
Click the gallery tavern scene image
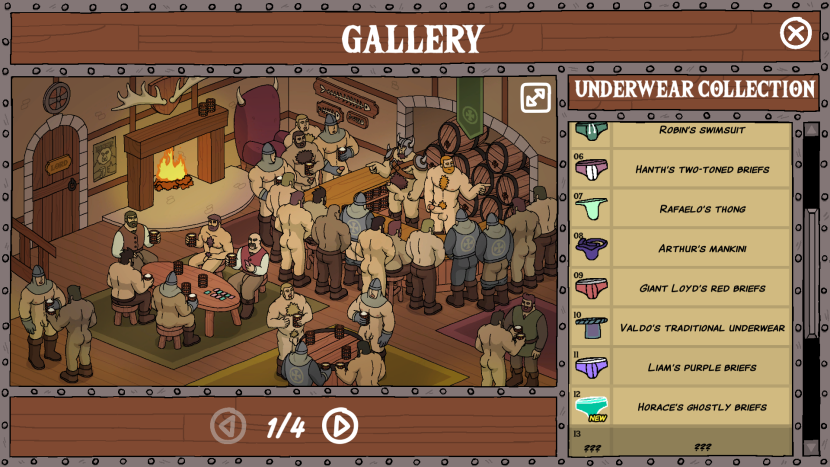click(283, 231)
